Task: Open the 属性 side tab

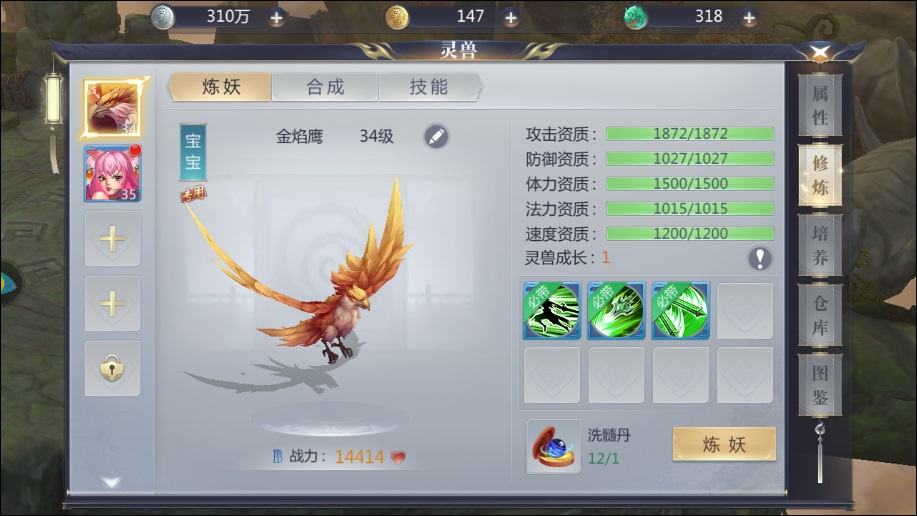Action: click(x=820, y=105)
